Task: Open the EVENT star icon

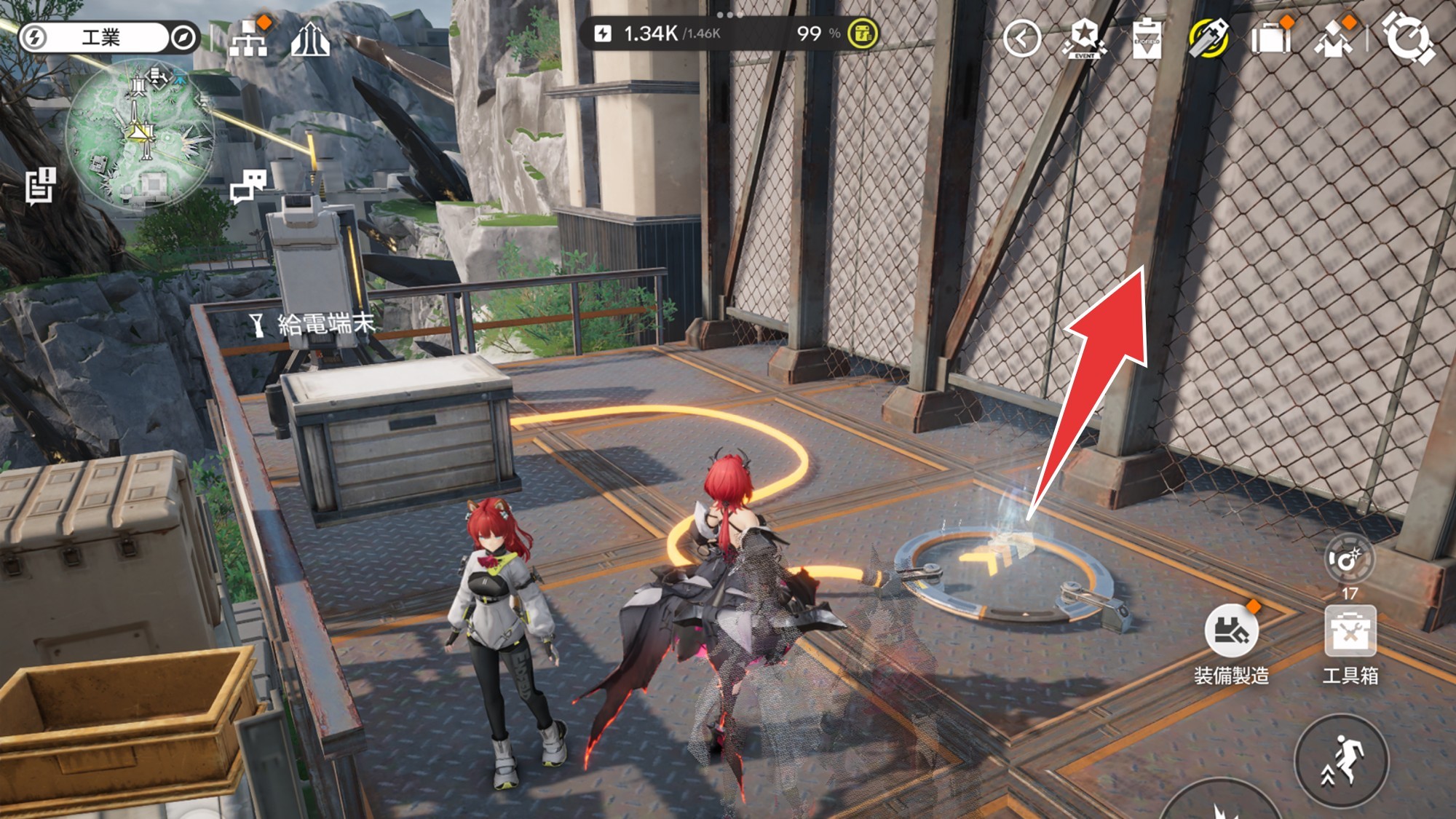Action: point(1084,38)
